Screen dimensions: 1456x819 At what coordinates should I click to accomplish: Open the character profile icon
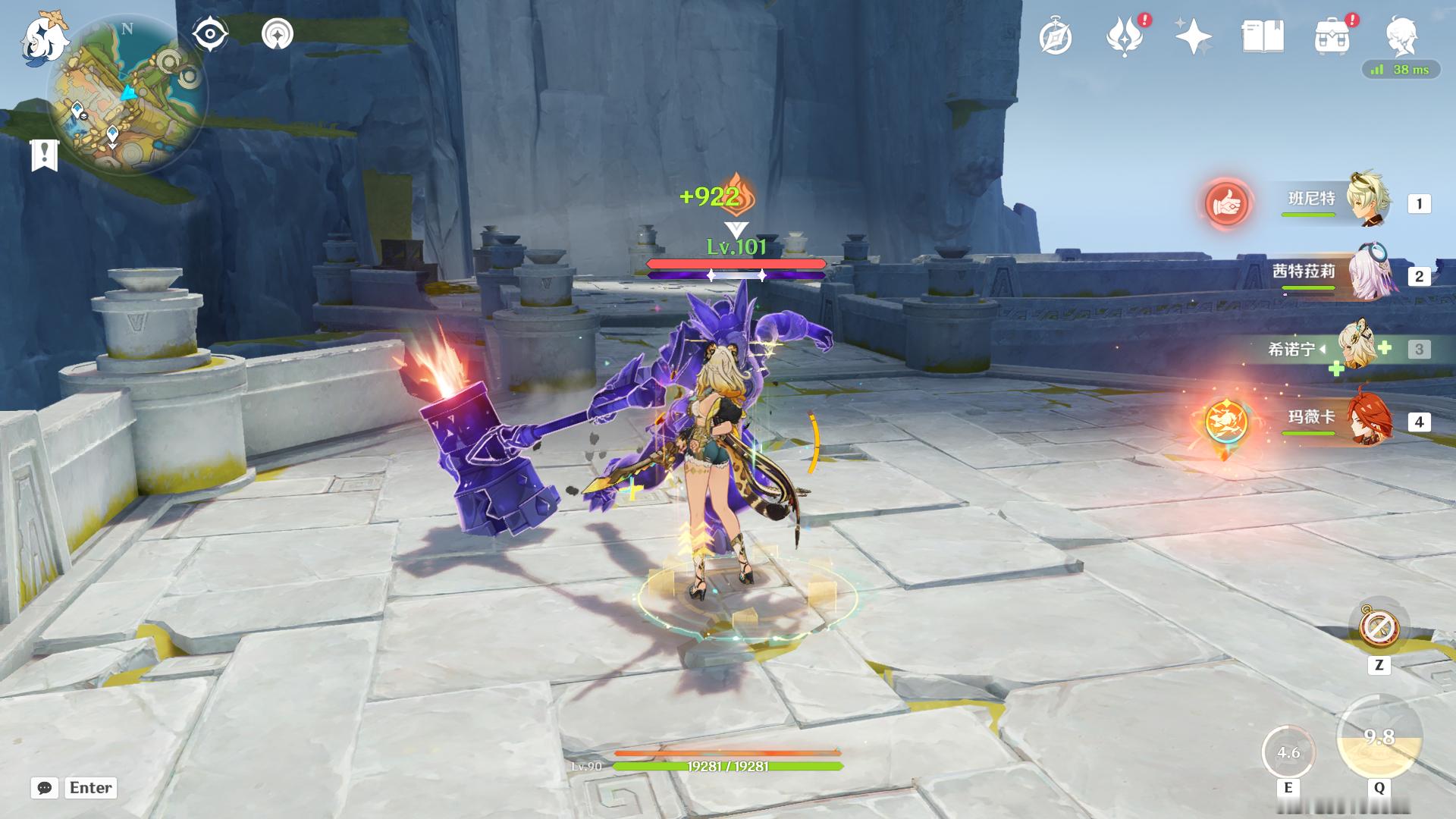1401,36
